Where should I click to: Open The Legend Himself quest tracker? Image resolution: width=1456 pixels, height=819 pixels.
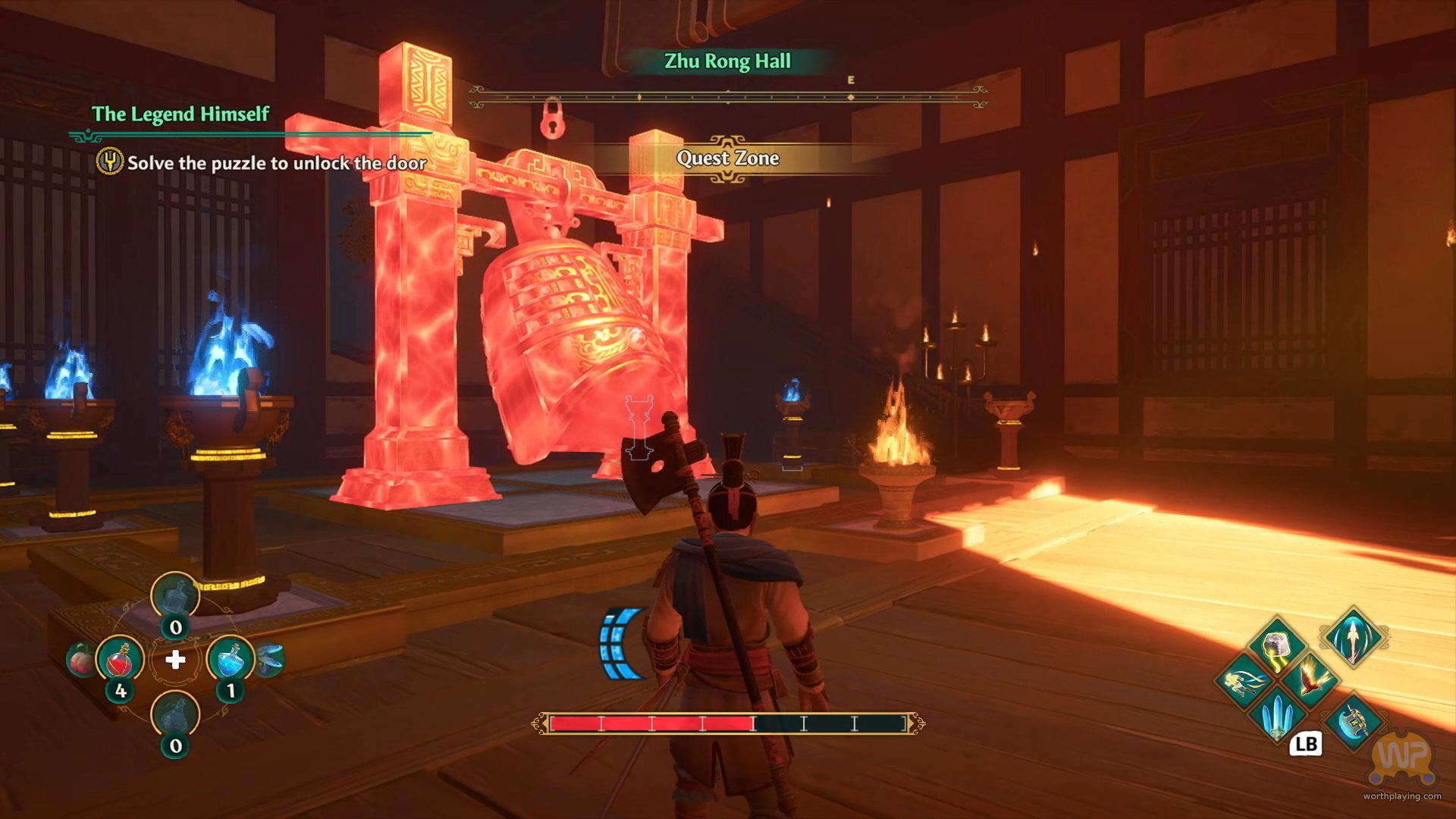(180, 115)
